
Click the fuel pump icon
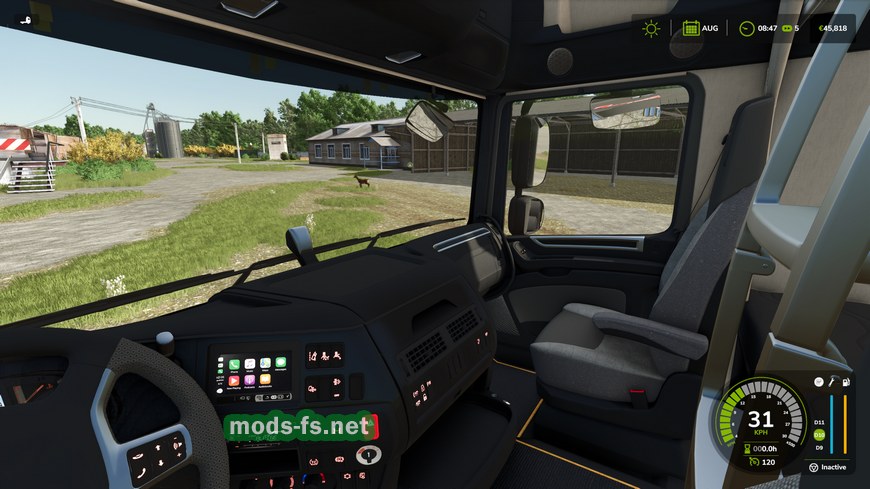(846, 382)
